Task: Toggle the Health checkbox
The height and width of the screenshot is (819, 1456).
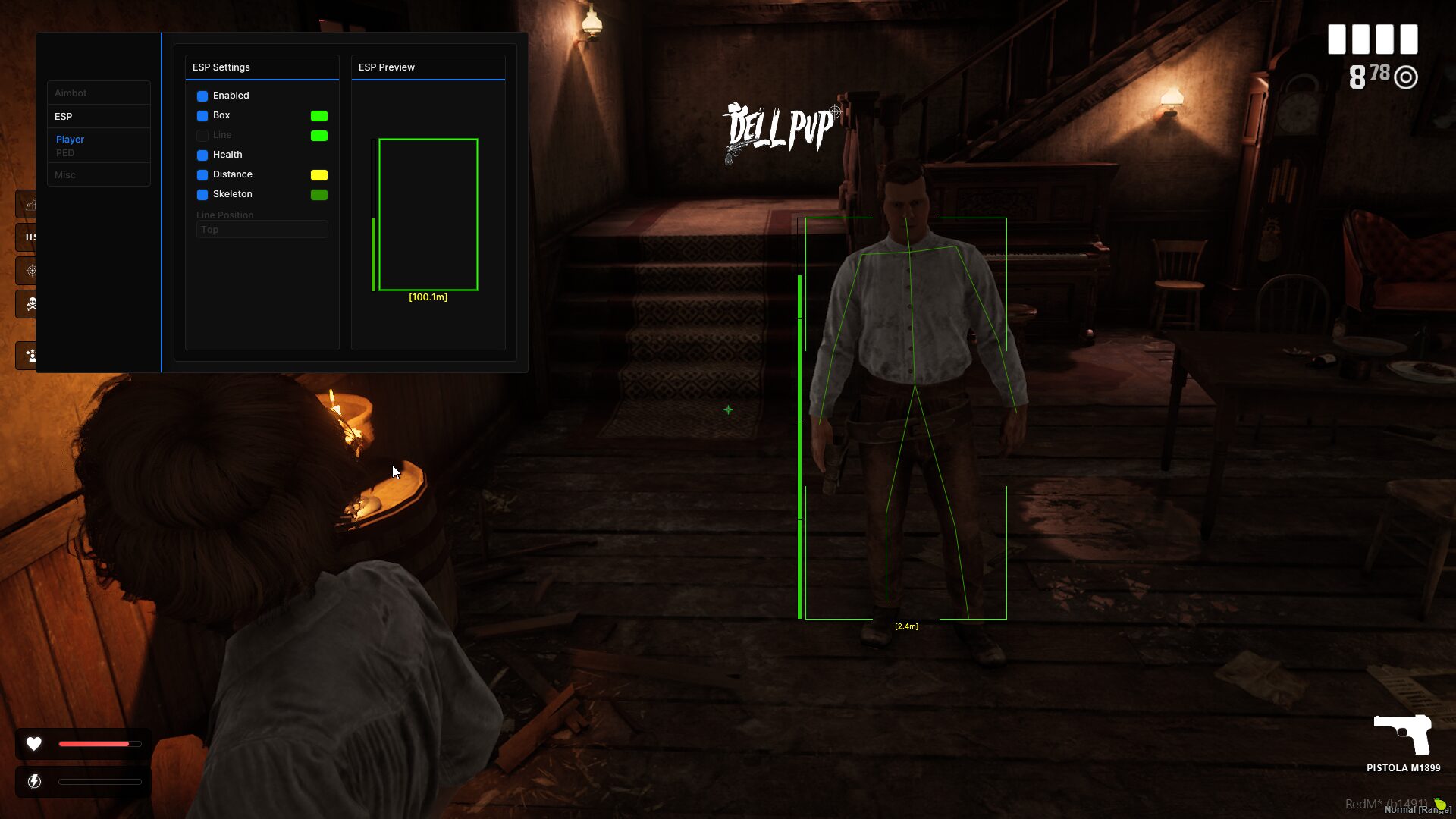Action: (x=202, y=155)
